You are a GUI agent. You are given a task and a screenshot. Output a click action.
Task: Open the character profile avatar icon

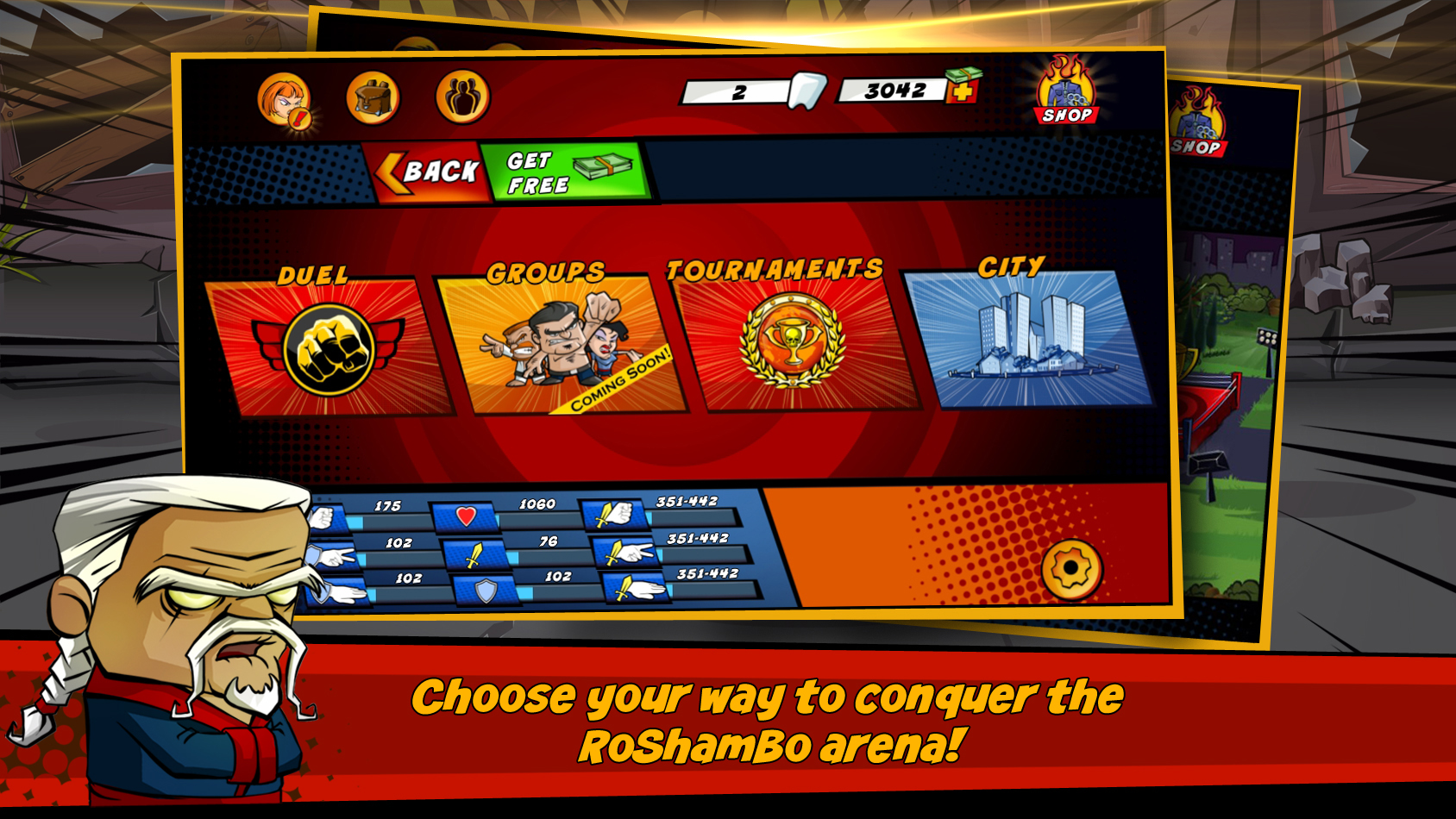point(287,97)
